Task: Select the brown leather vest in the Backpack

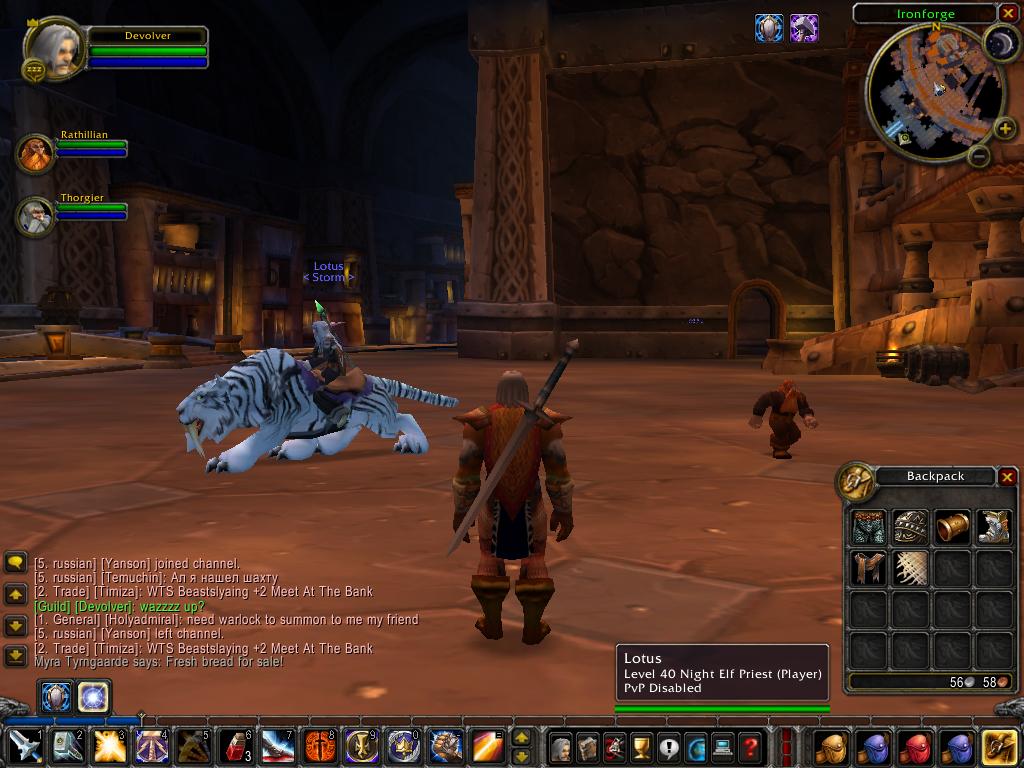Action: coord(868,569)
